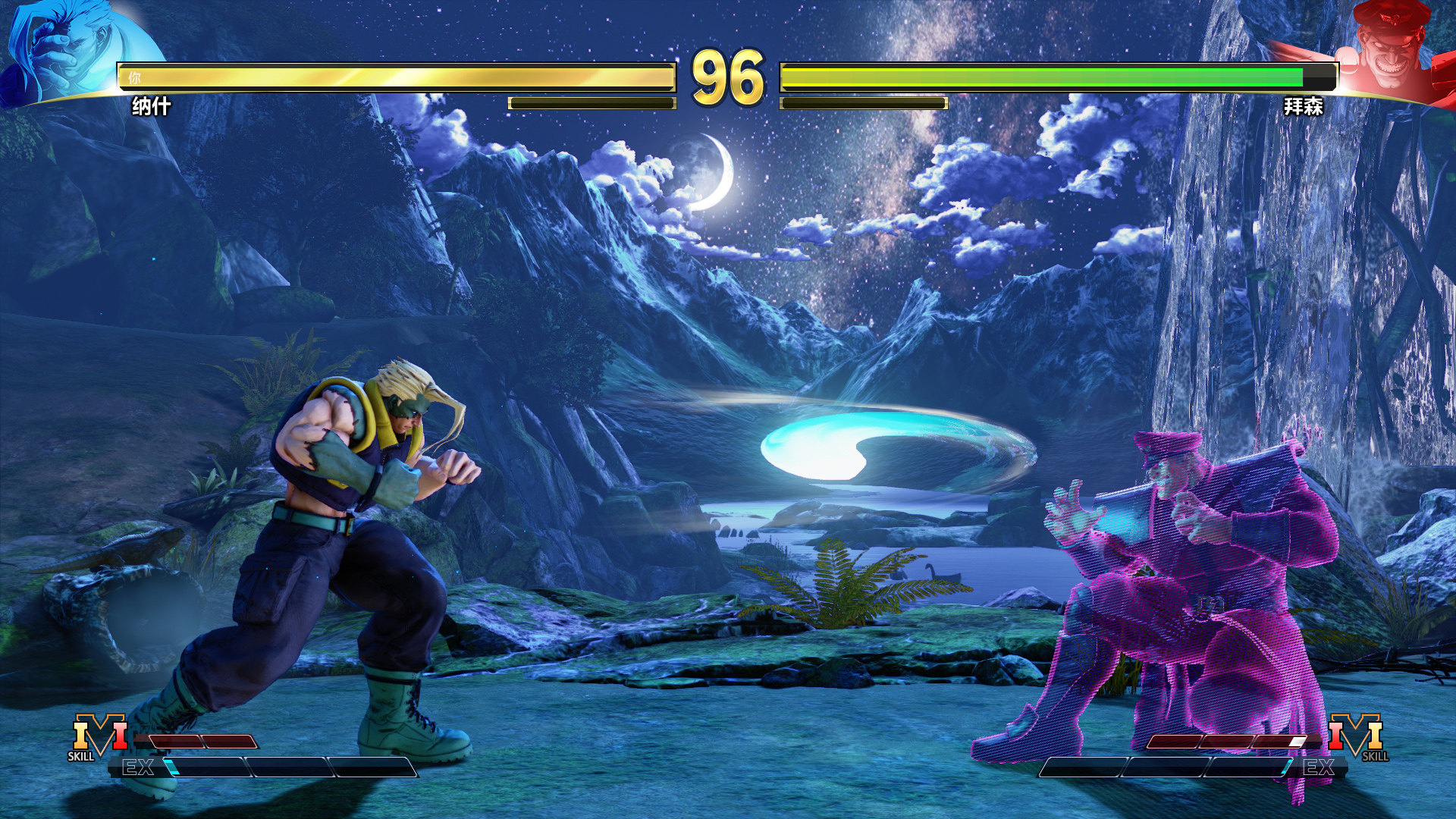Select Bison's V-Skill emblem
The height and width of the screenshot is (819, 1456).
click(x=1356, y=734)
